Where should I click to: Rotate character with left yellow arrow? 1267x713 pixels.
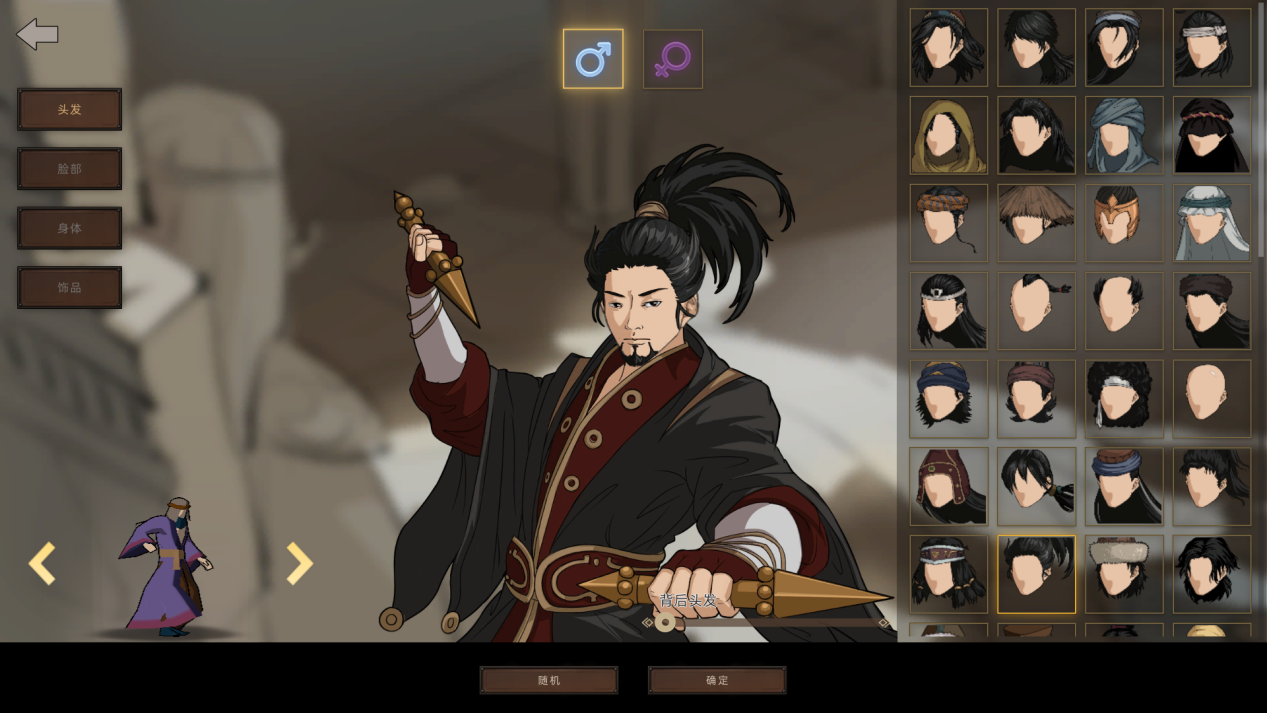42,564
